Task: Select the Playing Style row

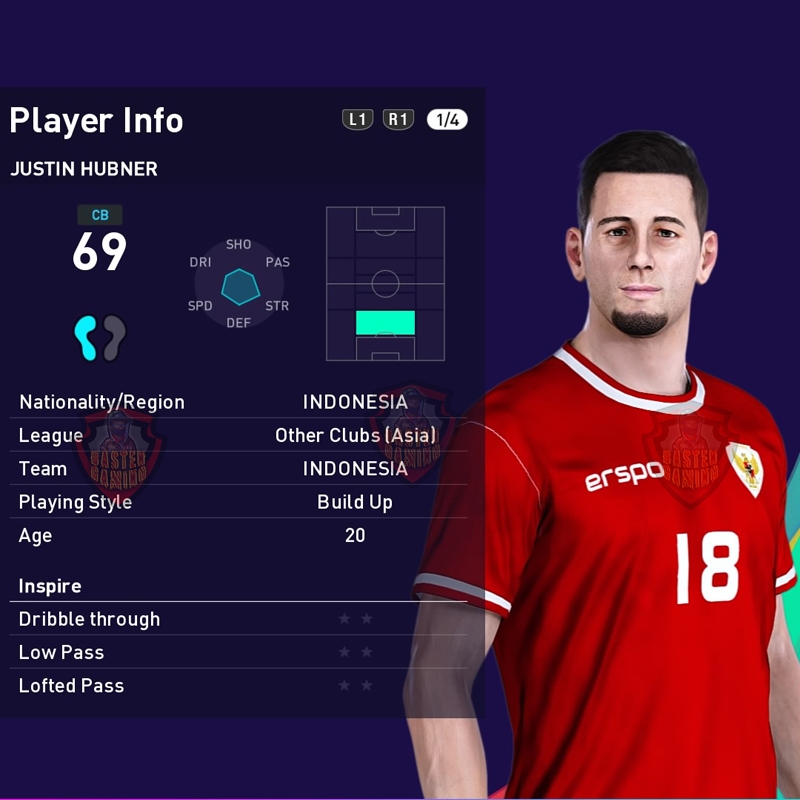Action: (238, 502)
